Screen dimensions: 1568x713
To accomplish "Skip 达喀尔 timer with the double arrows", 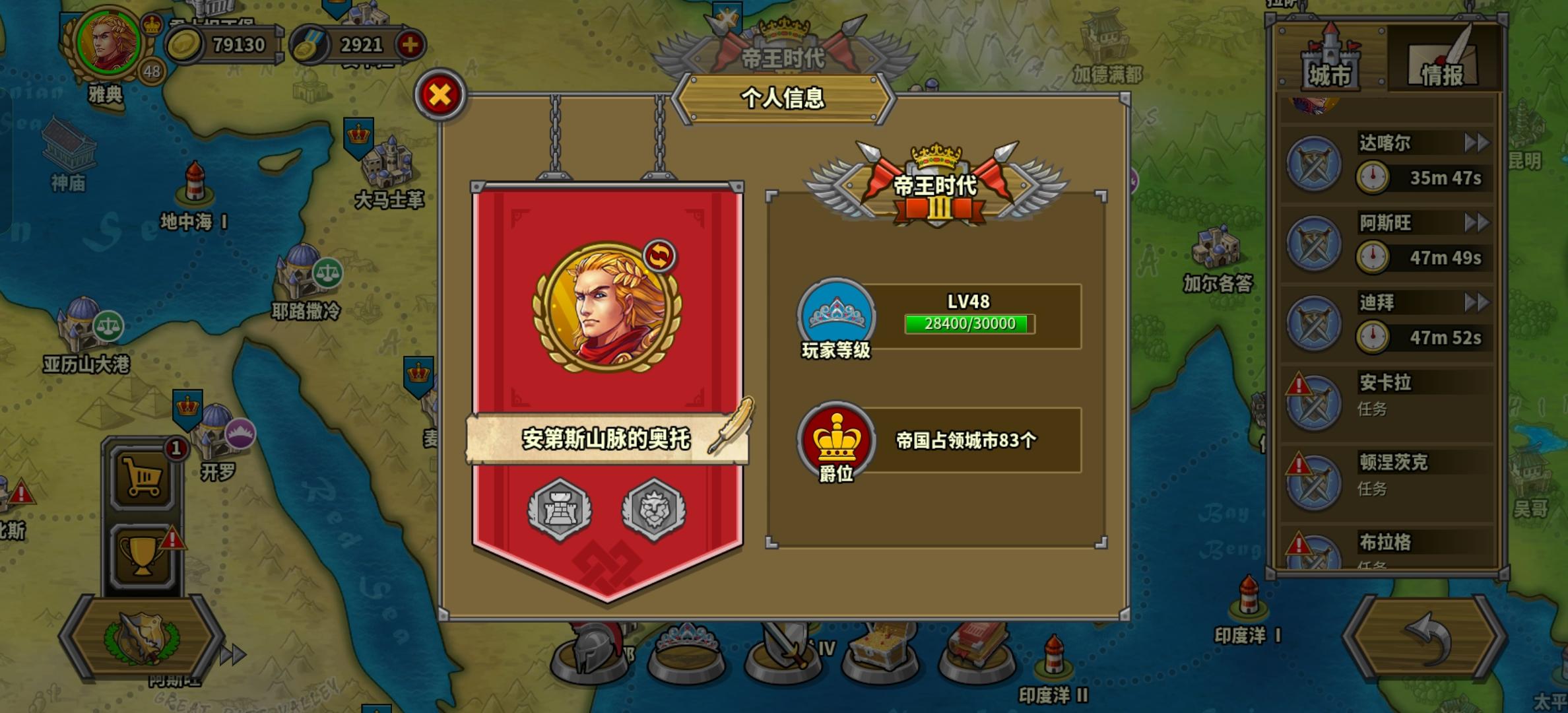I will coord(1477,143).
